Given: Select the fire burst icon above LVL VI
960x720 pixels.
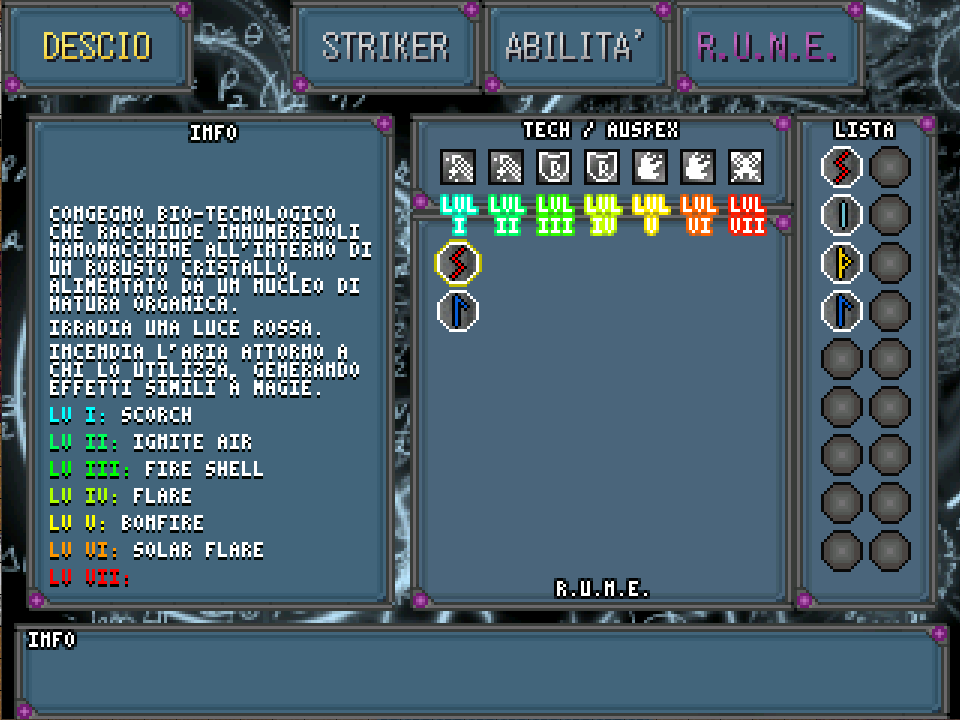Looking at the screenshot, I should pos(698,166).
